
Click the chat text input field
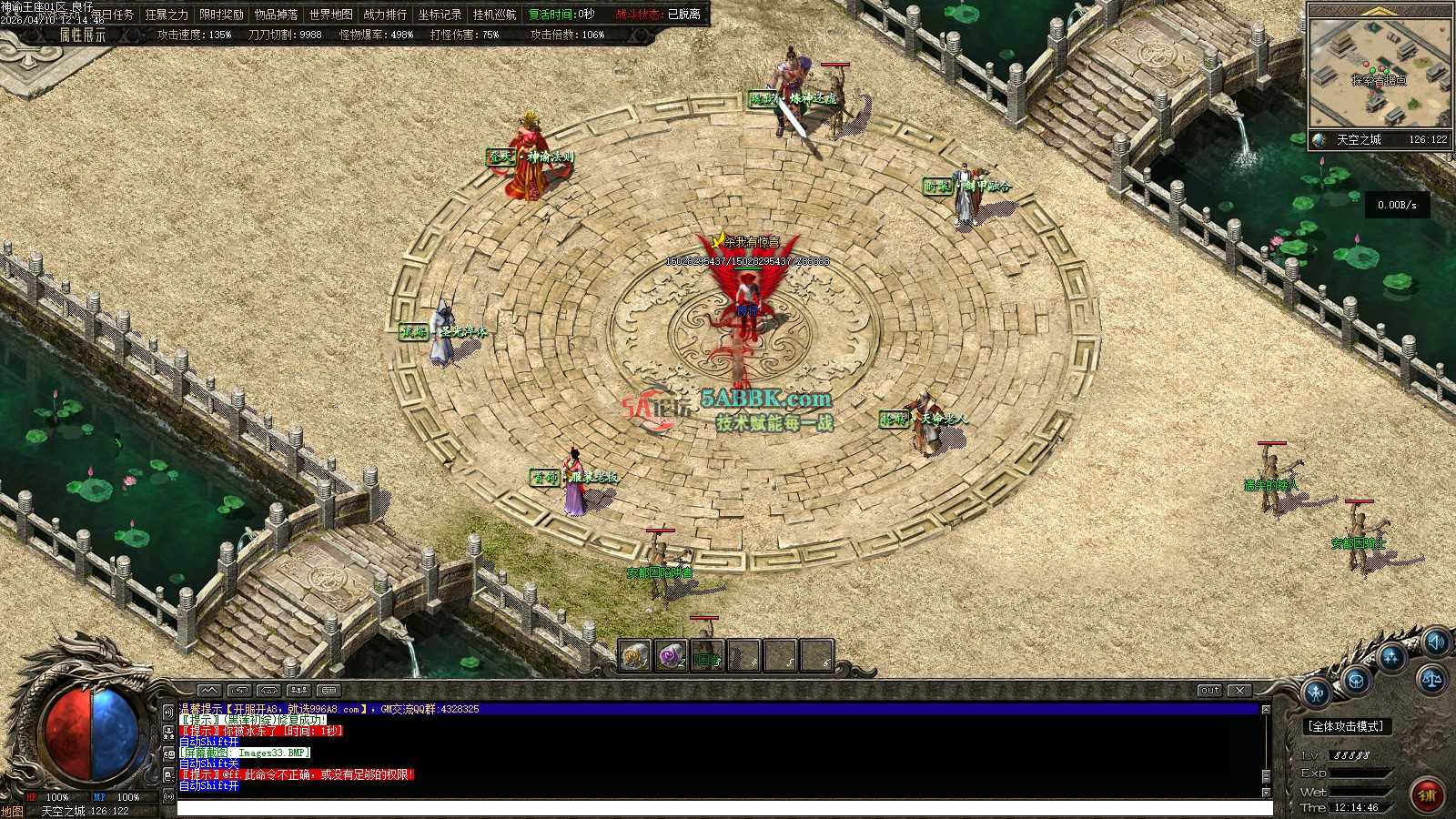coord(723,808)
